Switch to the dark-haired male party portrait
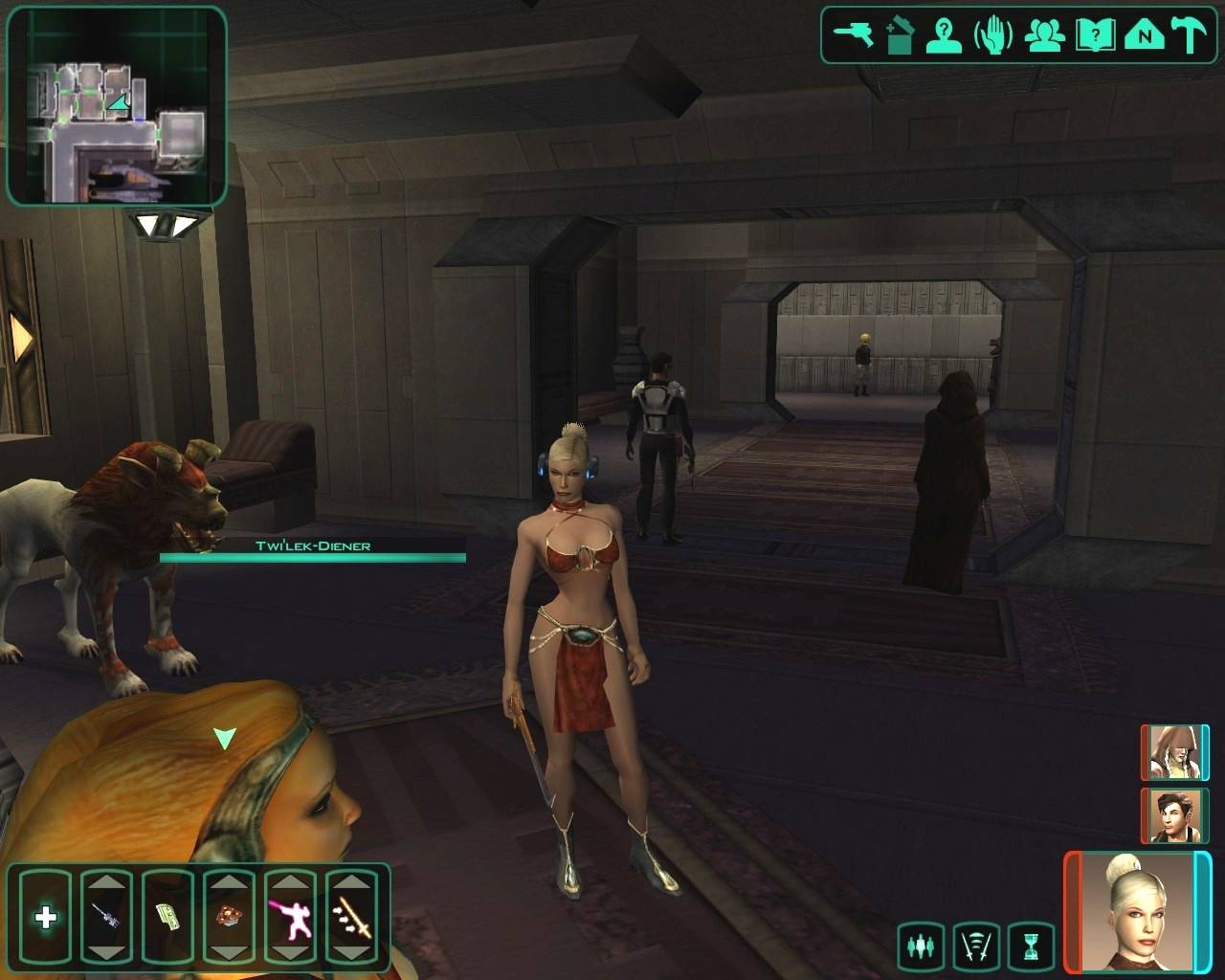 tap(1173, 815)
